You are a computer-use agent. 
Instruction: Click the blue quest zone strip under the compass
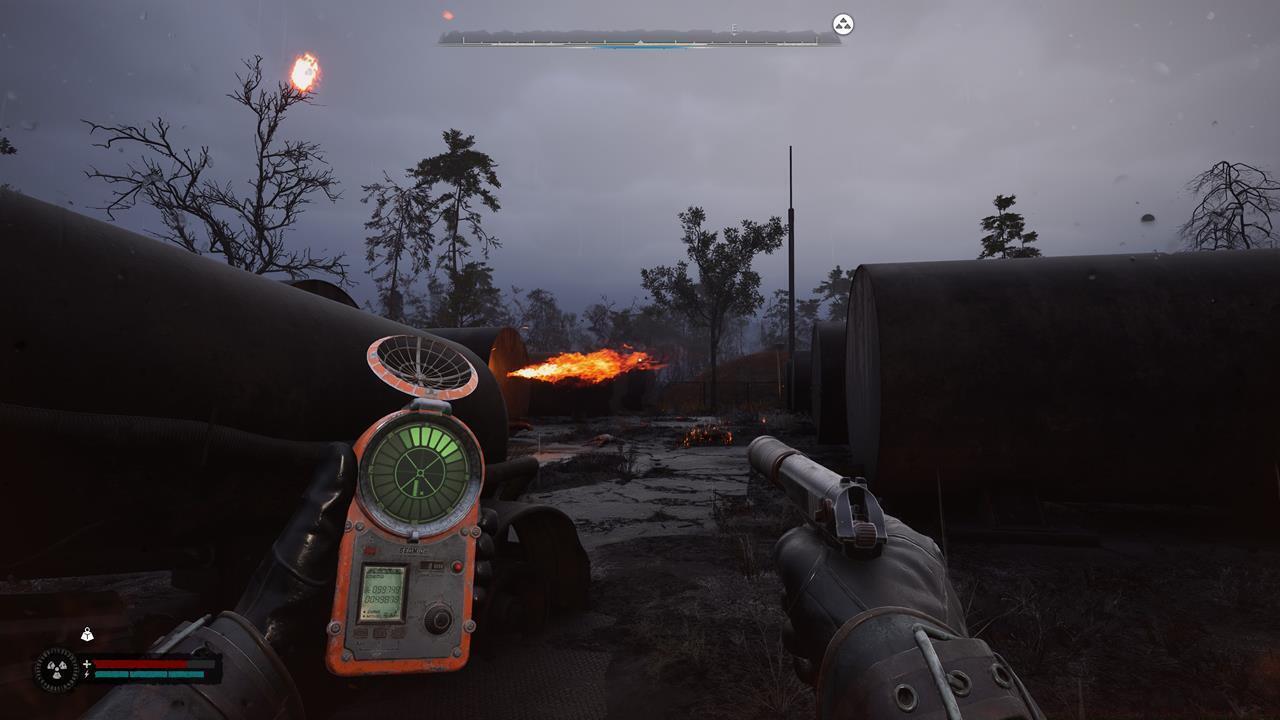click(x=638, y=48)
